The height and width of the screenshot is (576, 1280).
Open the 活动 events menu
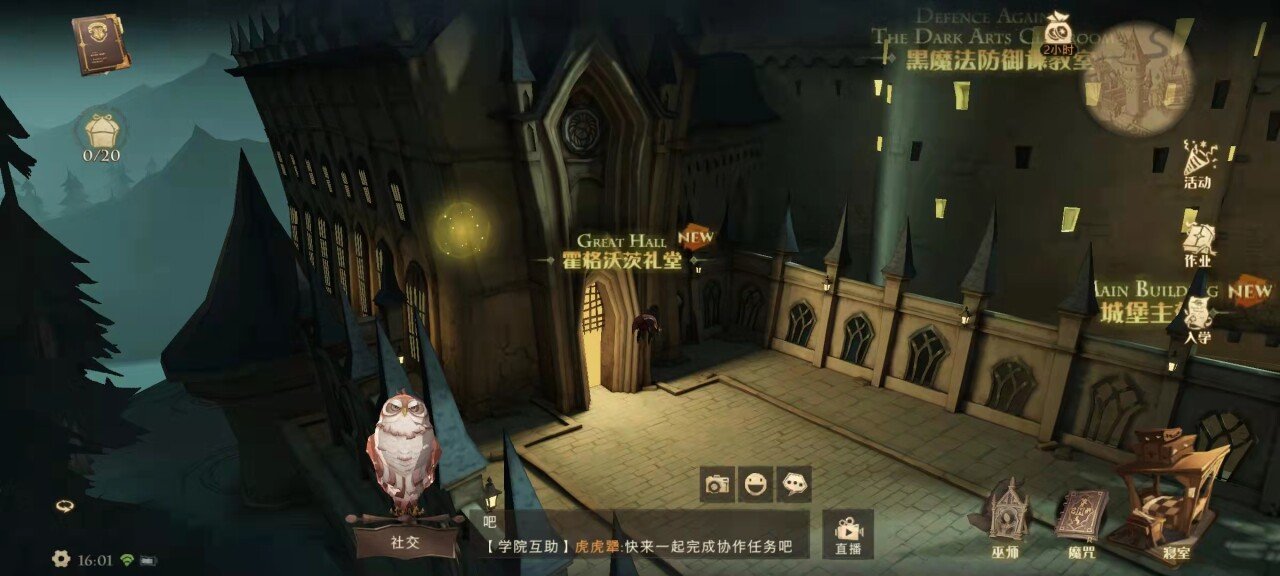1196,164
